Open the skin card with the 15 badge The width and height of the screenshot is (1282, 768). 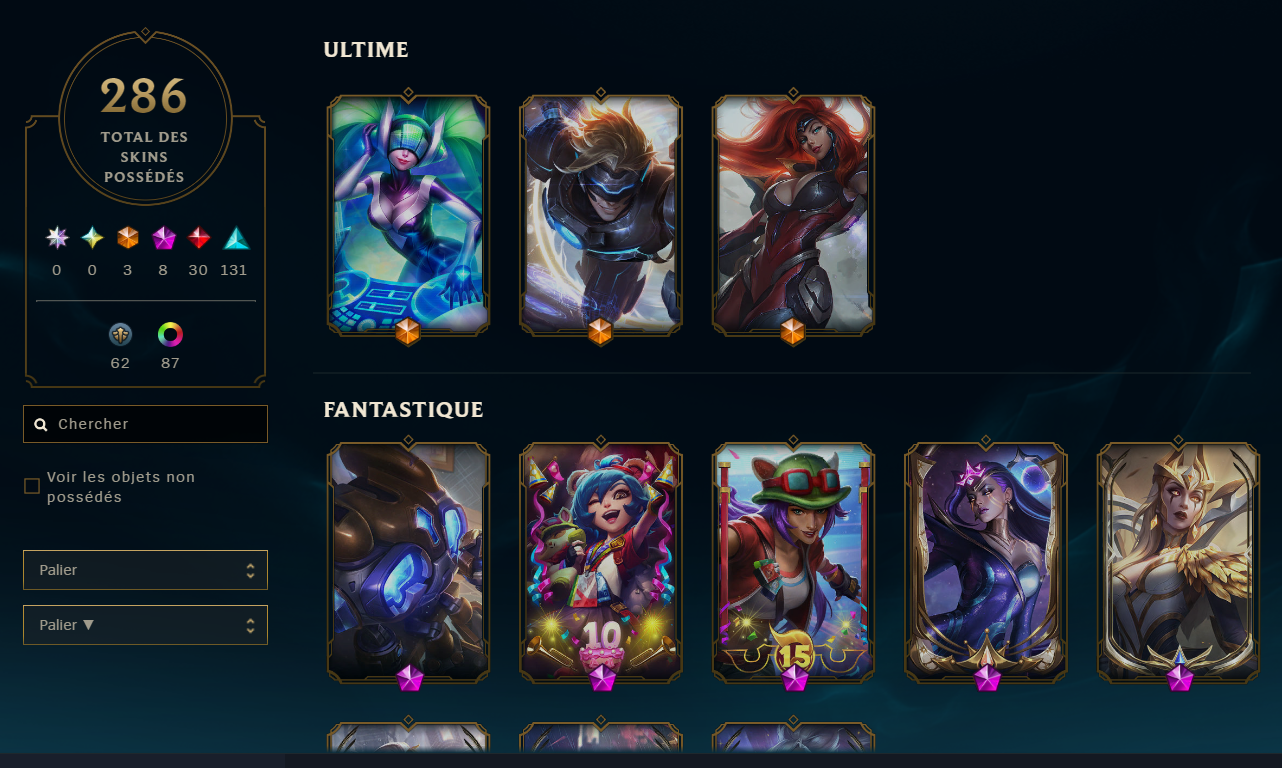[x=792, y=563]
